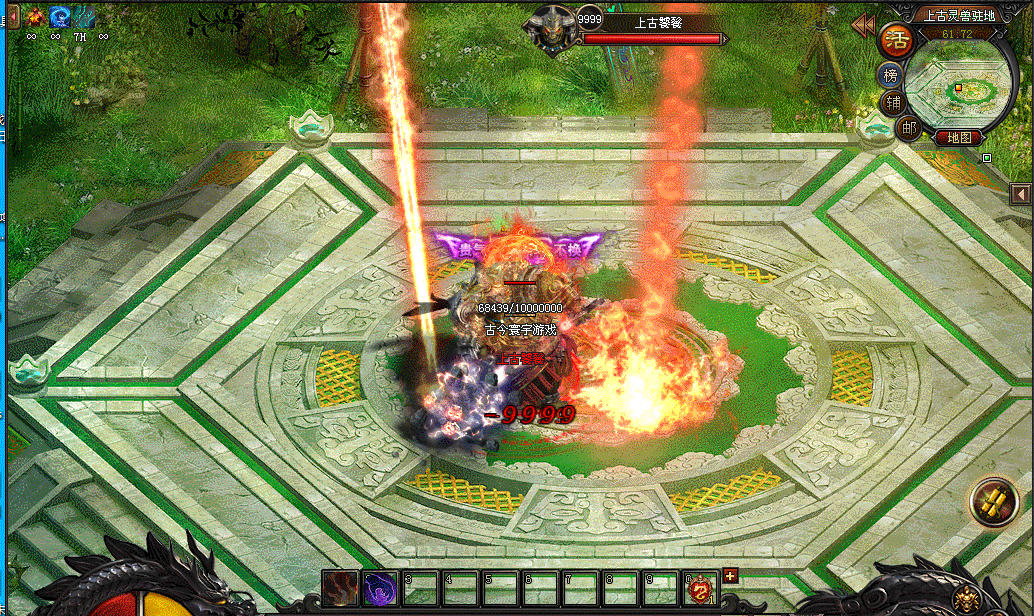Click the 辅 assist button

892,102
